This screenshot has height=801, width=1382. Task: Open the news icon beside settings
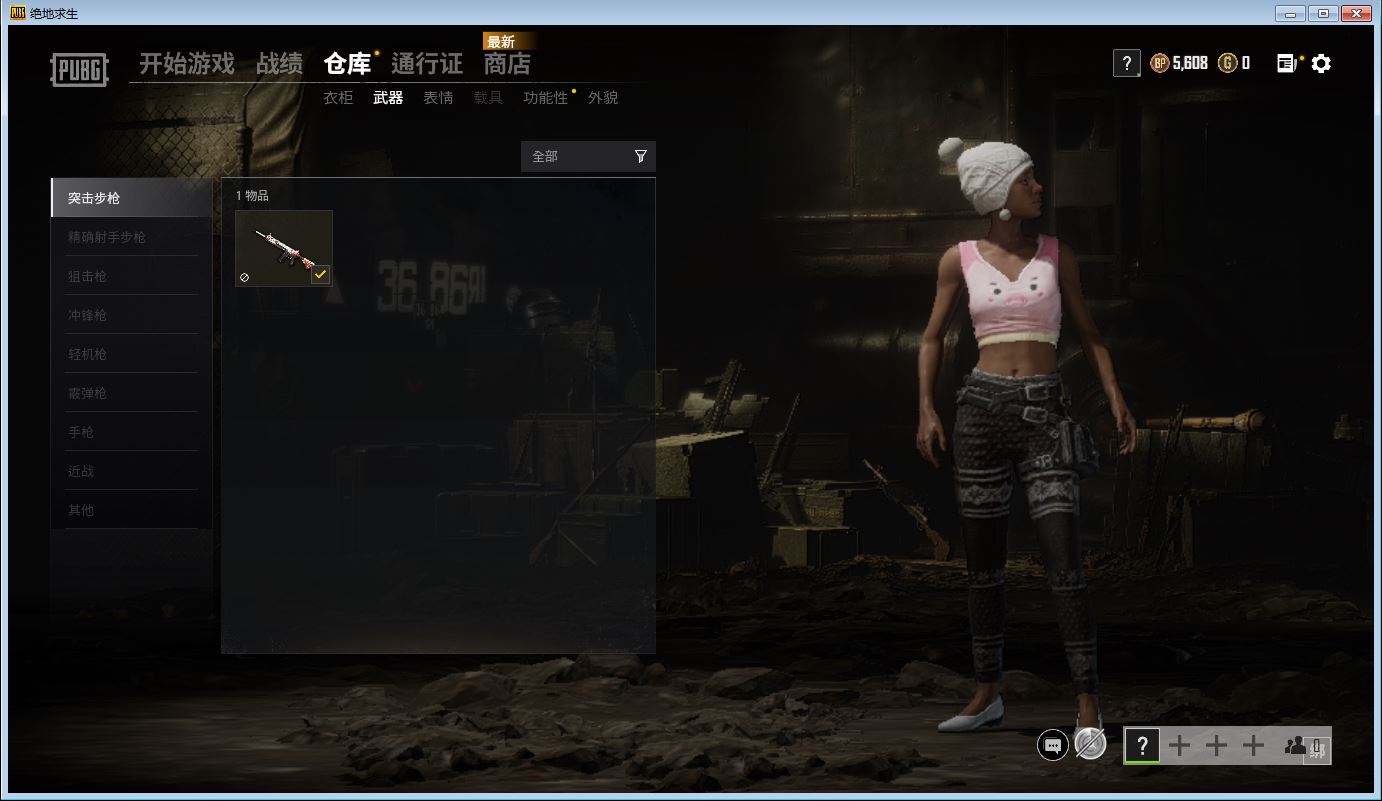point(1288,64)
